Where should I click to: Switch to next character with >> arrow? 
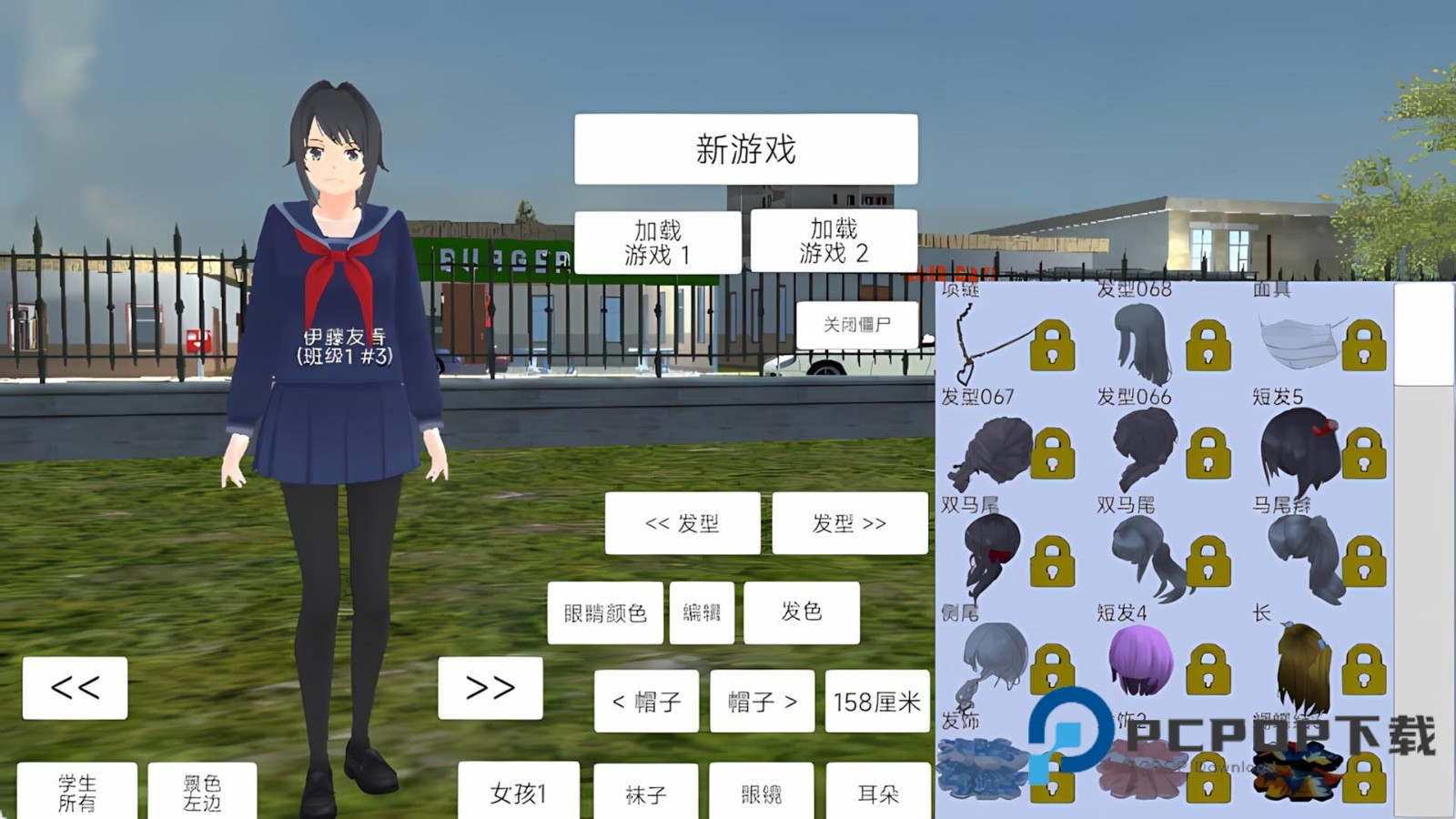point(489,687)
